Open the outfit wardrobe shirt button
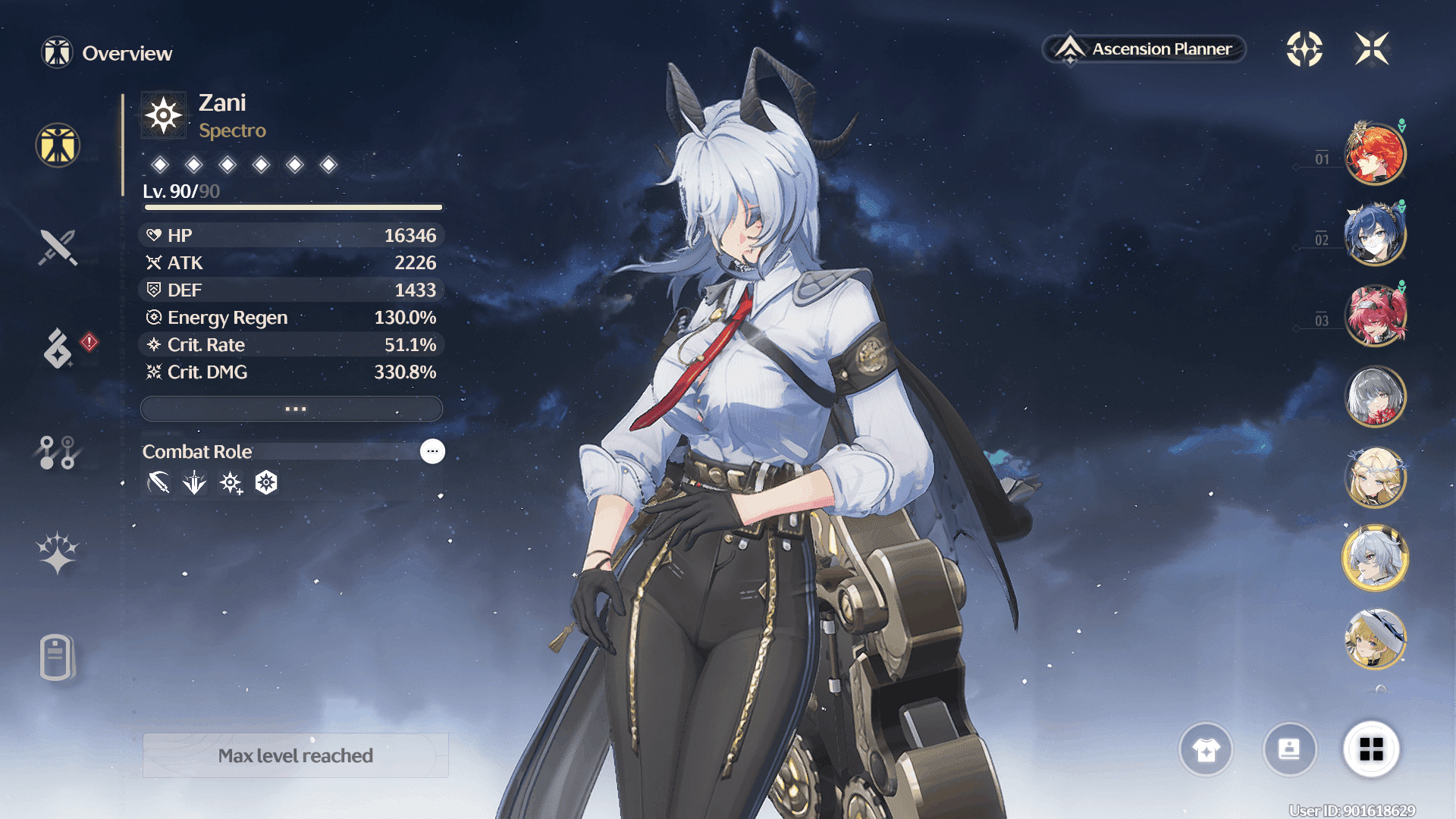The width and height of the screenshot is (1456, 819). click(1206, 749)
